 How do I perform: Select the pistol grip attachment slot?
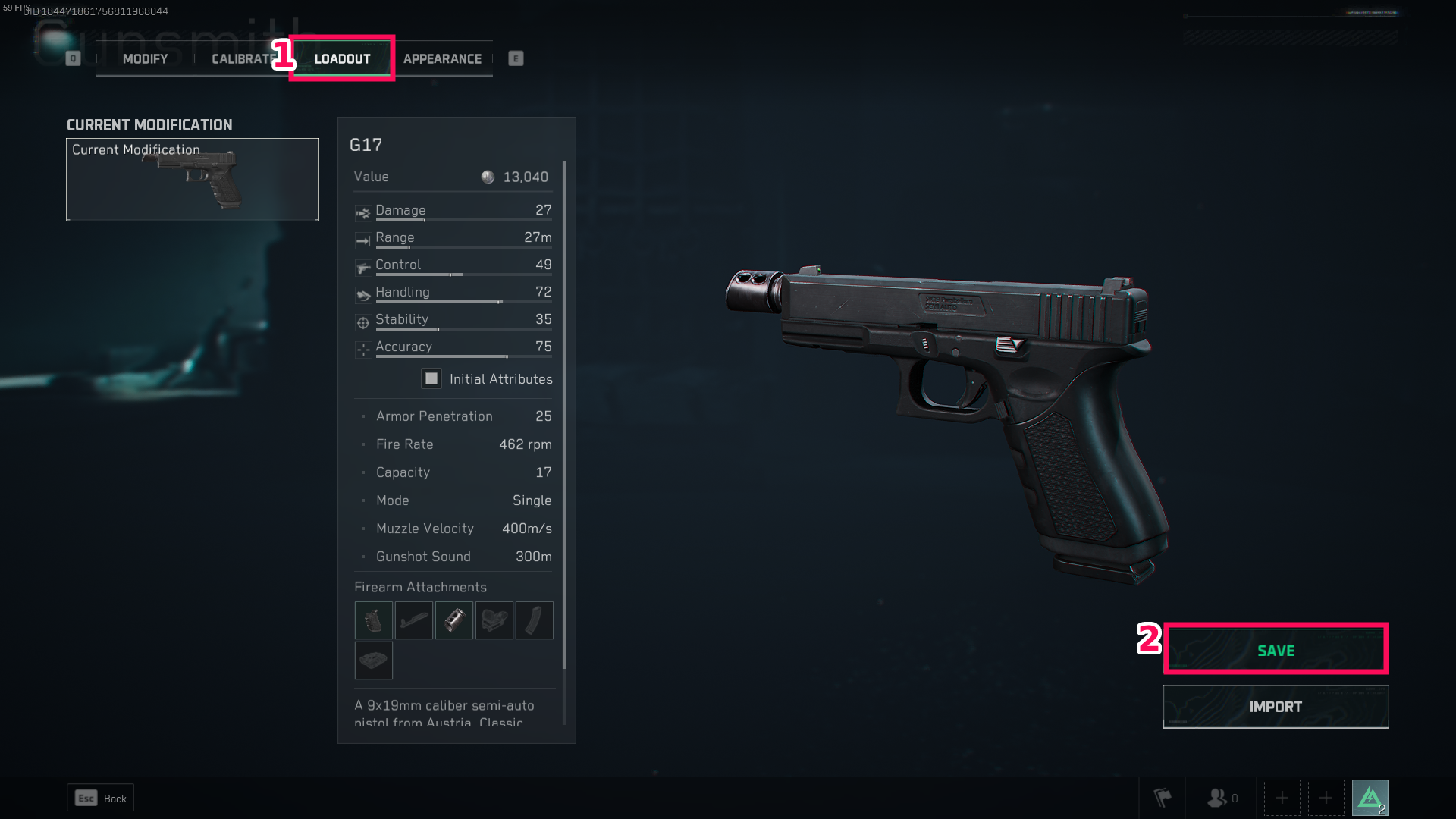click(x=373, y=620)
